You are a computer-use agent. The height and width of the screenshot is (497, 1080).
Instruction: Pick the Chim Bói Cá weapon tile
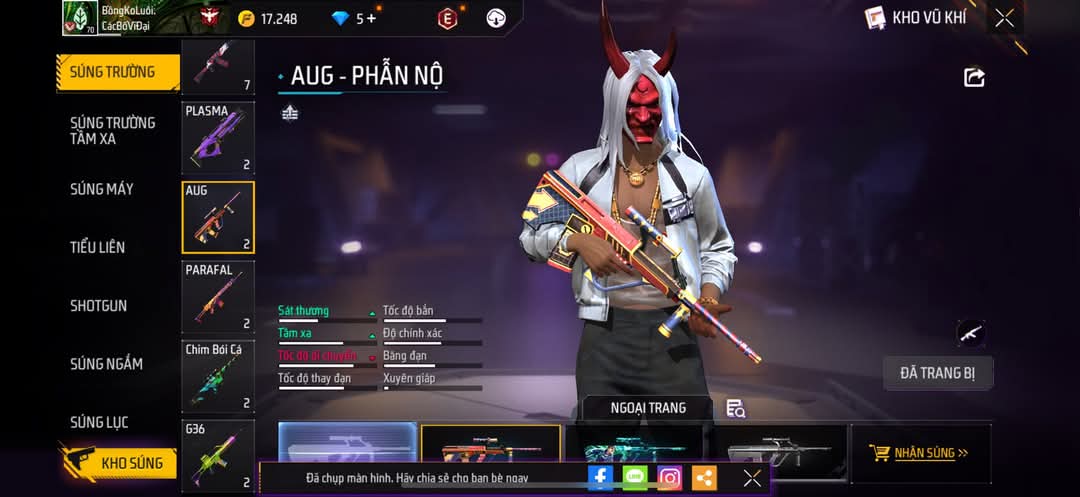coord(218,377)
